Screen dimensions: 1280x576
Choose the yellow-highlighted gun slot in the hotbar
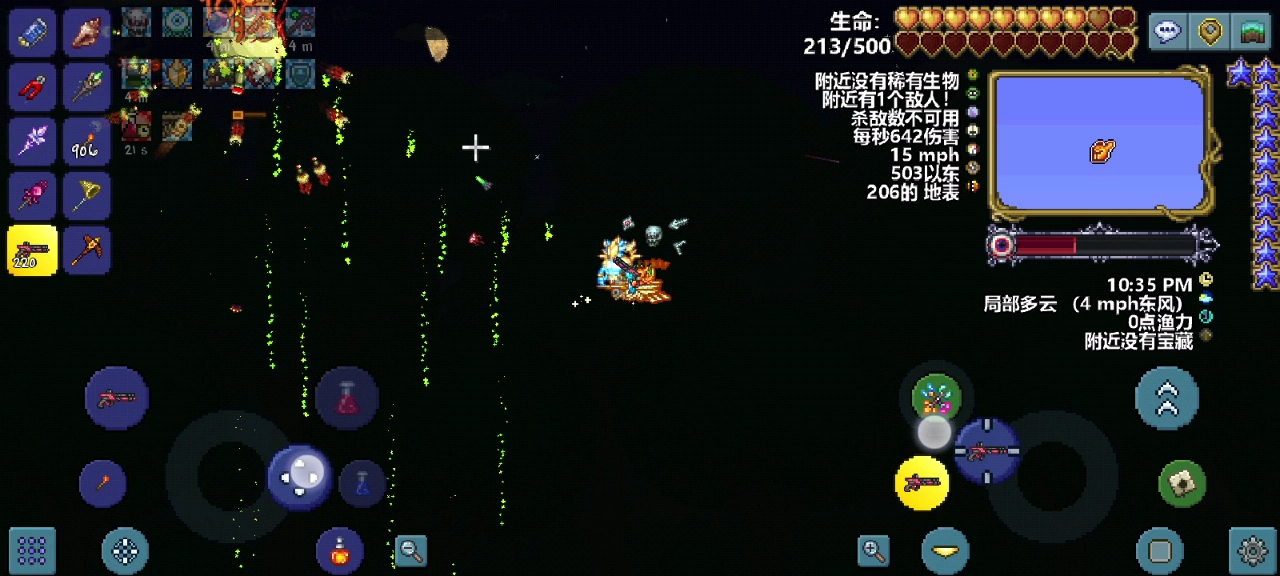(x=33, y=250)
